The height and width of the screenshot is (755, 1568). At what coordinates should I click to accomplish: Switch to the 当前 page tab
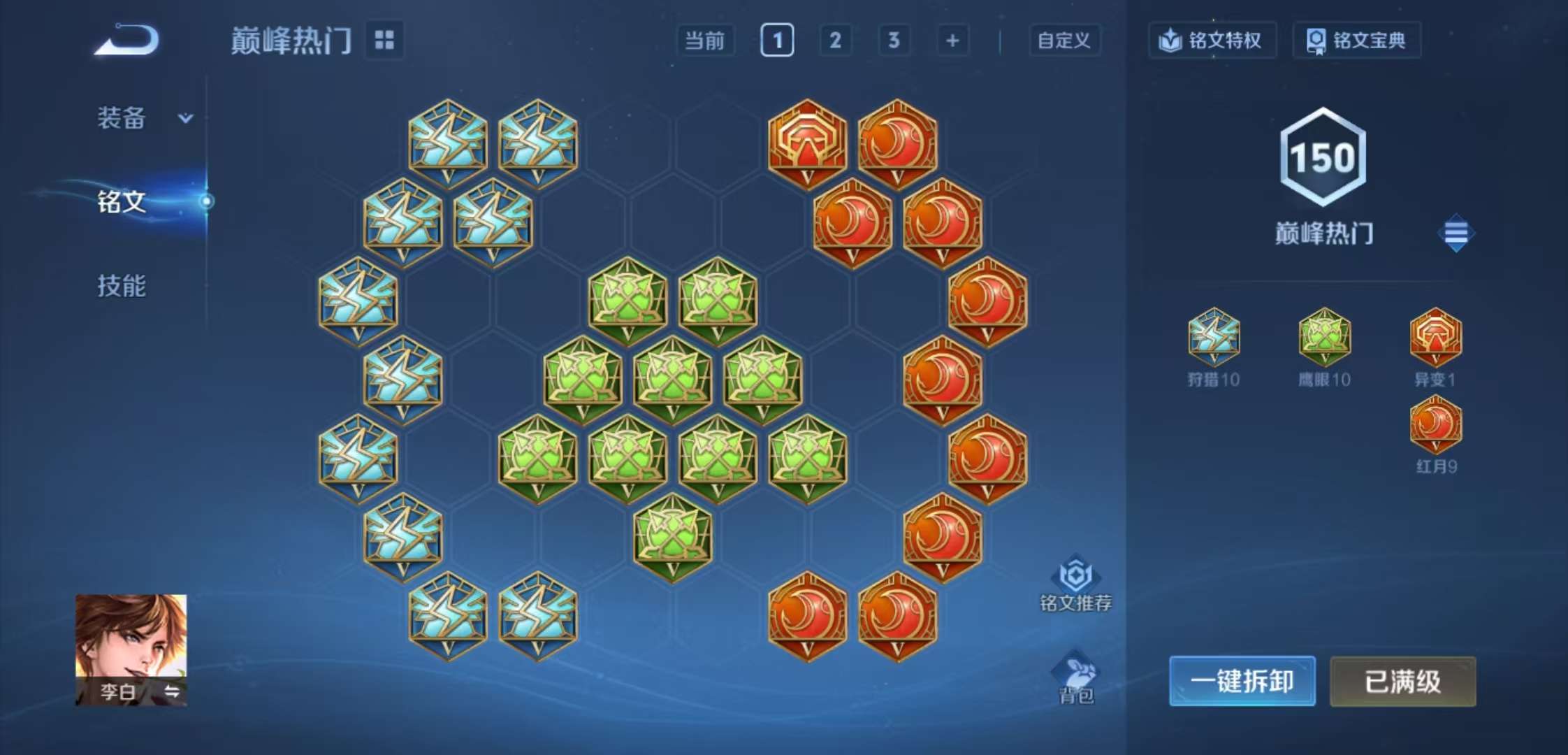click(x=707, y=41)
